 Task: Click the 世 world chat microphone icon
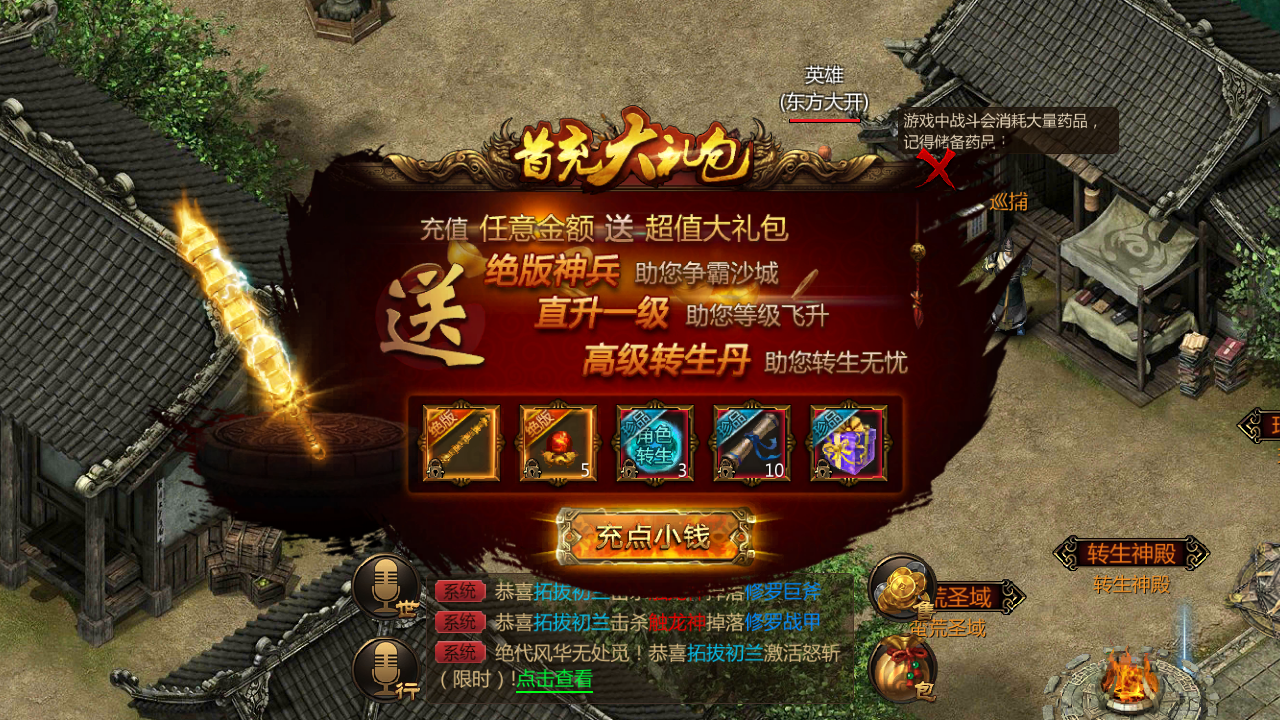385,588
